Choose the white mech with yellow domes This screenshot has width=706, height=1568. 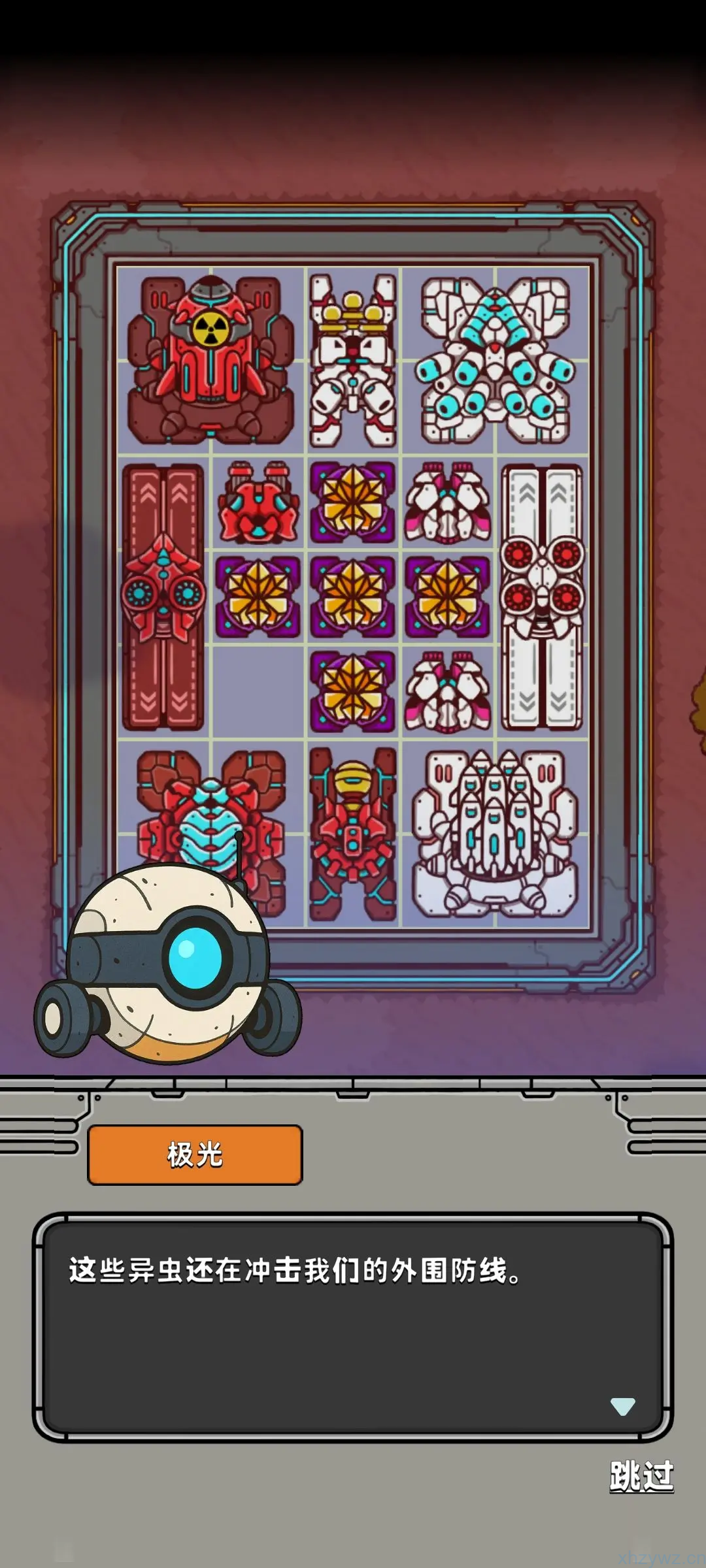tap(353, 361)
